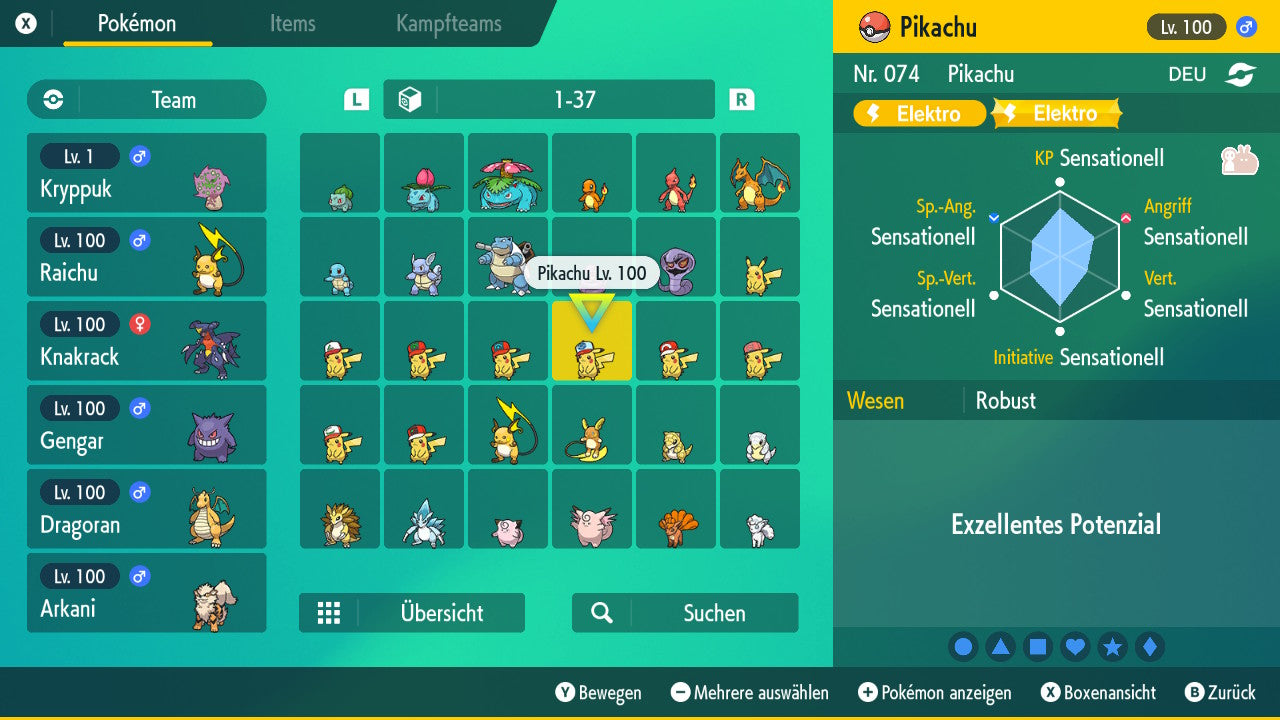This screenshot has height=720, width=1280.
Task: Toggle the heart marking for Pikachu
Action: tap(1075, 646)
